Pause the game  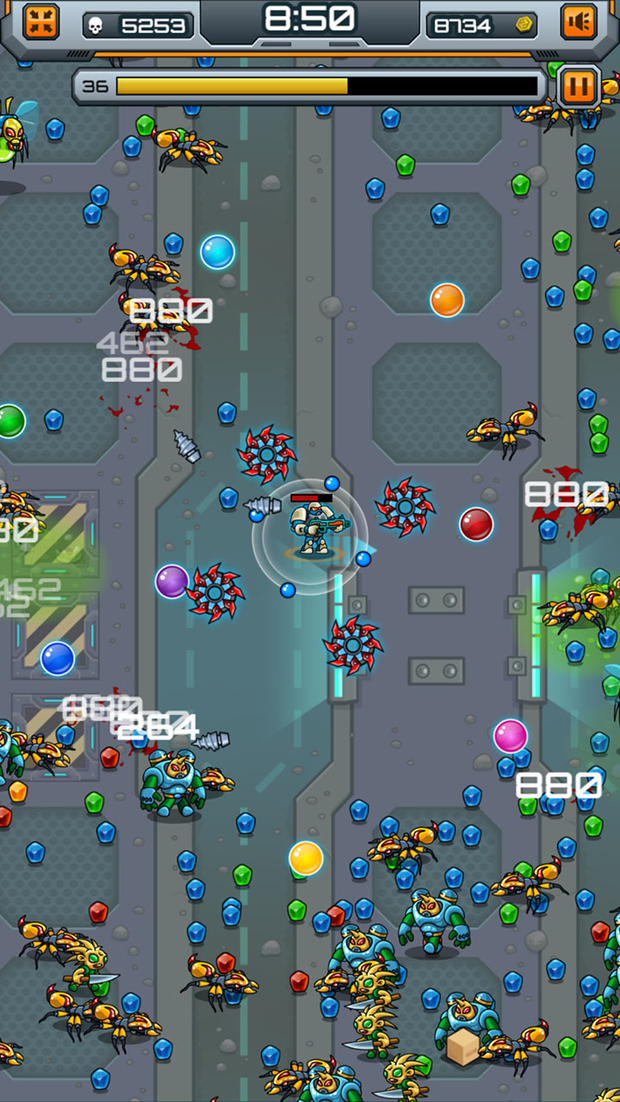(576, 85)
